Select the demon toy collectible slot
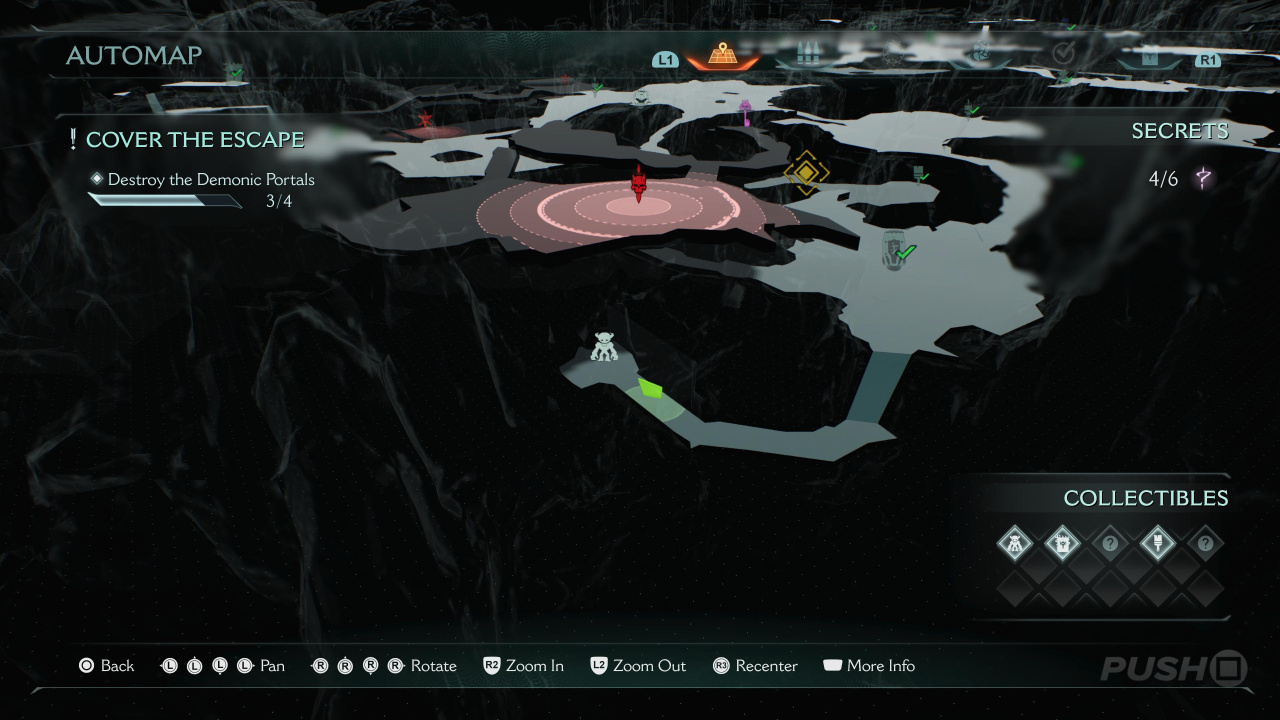 (1015, 544)
